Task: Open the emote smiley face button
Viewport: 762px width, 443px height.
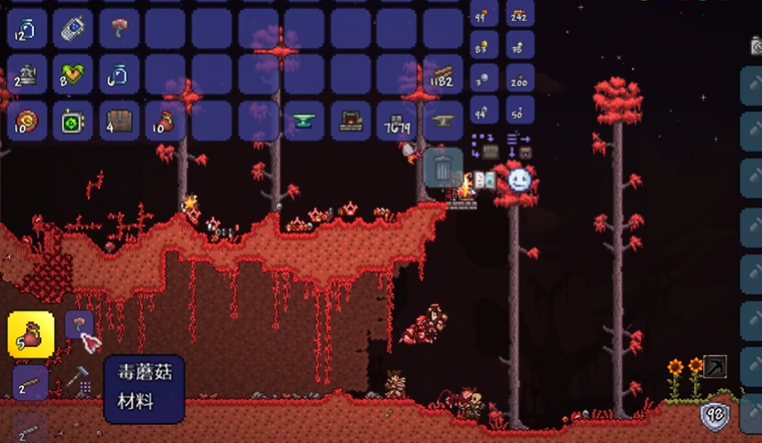Action: pyautogui.click(x=519, y=180)
